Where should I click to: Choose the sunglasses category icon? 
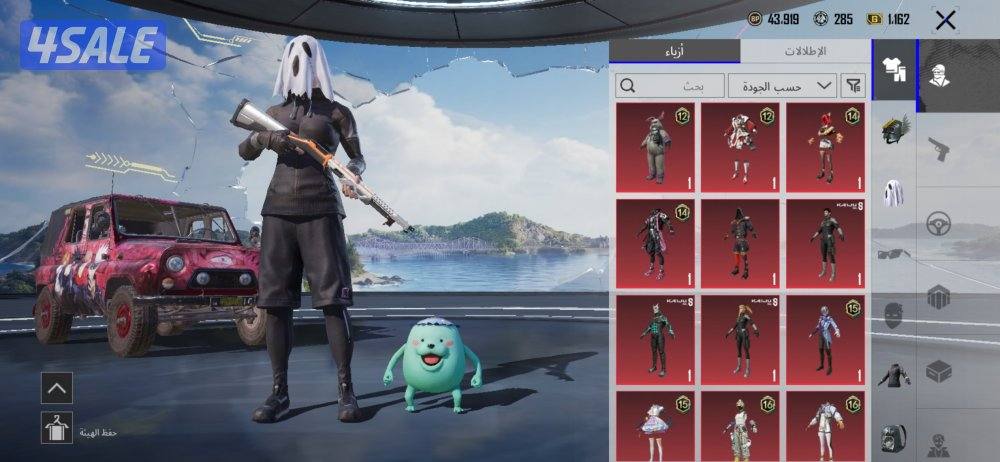(892, 253)
